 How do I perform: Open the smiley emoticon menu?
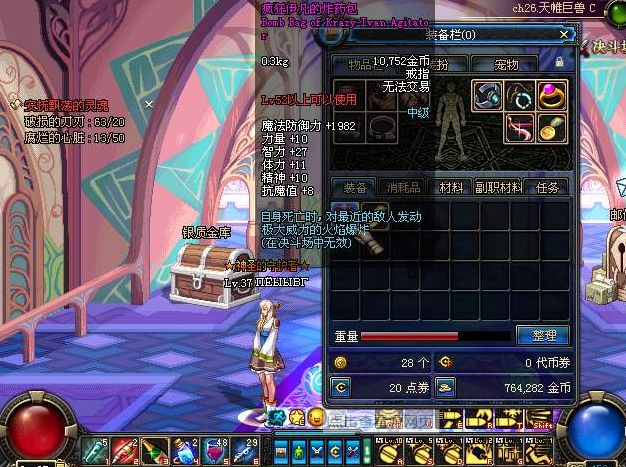click(x=316, y=416)
